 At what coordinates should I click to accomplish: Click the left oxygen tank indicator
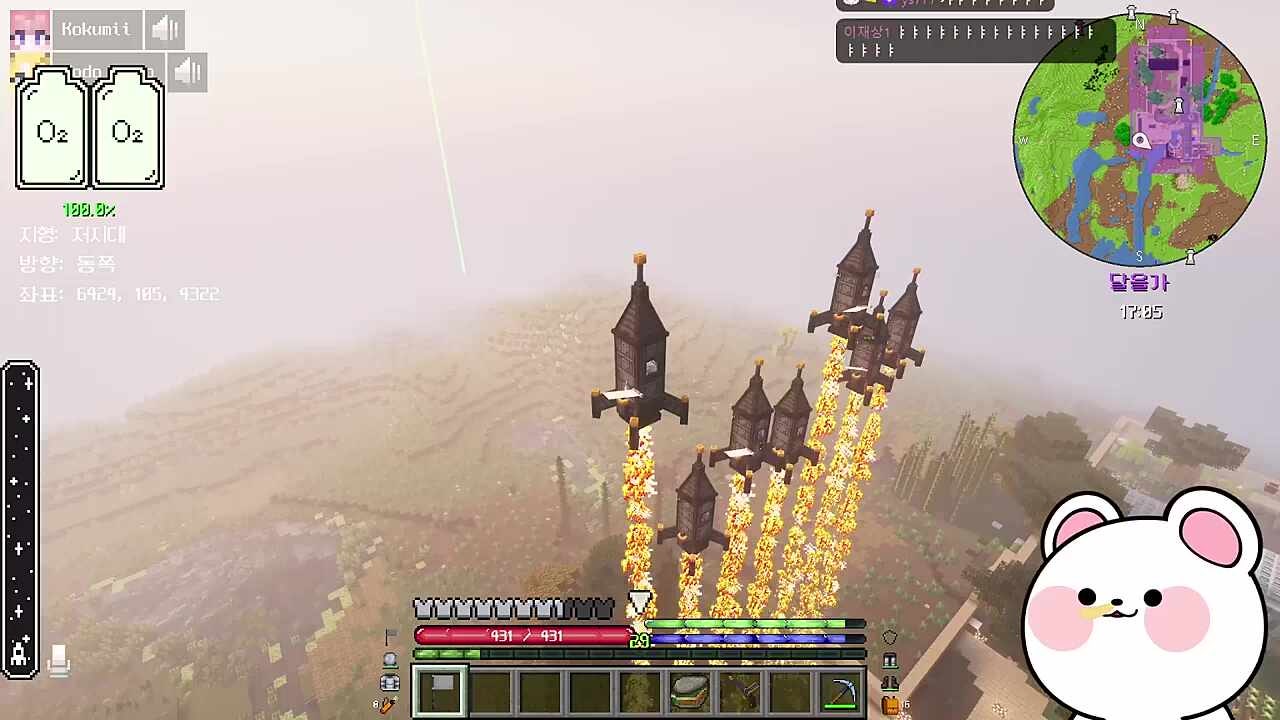click(x=52, y=129)
